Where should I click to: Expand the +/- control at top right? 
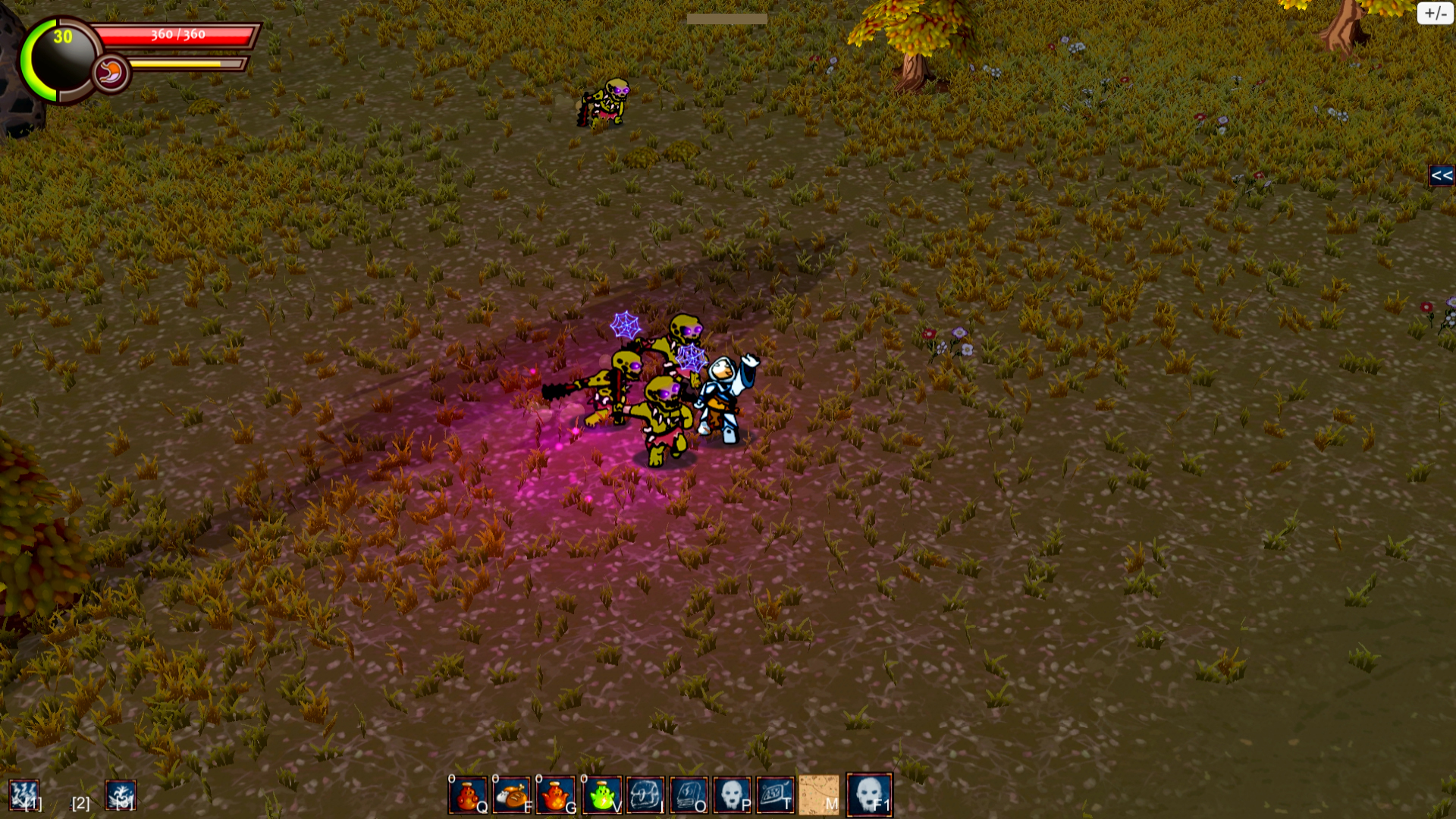tap(1435, 13)
